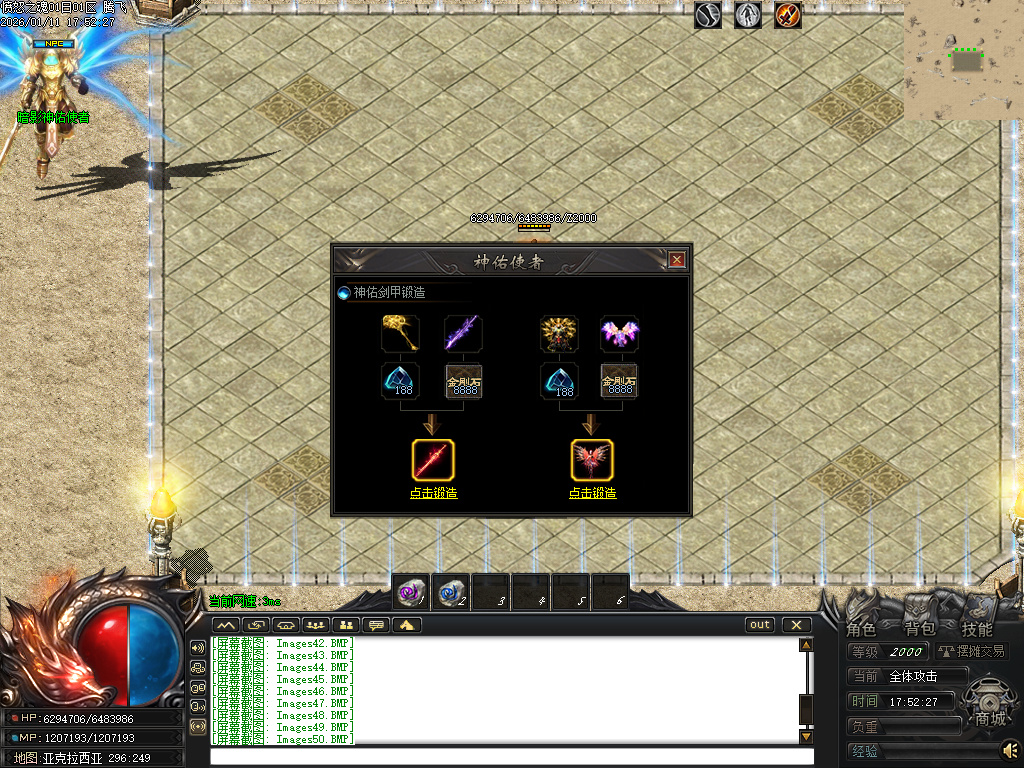Use the purple swirl stone in hotbar slot 1
The width and height of the screenshot is (1024, 768).
pos(411,592)
